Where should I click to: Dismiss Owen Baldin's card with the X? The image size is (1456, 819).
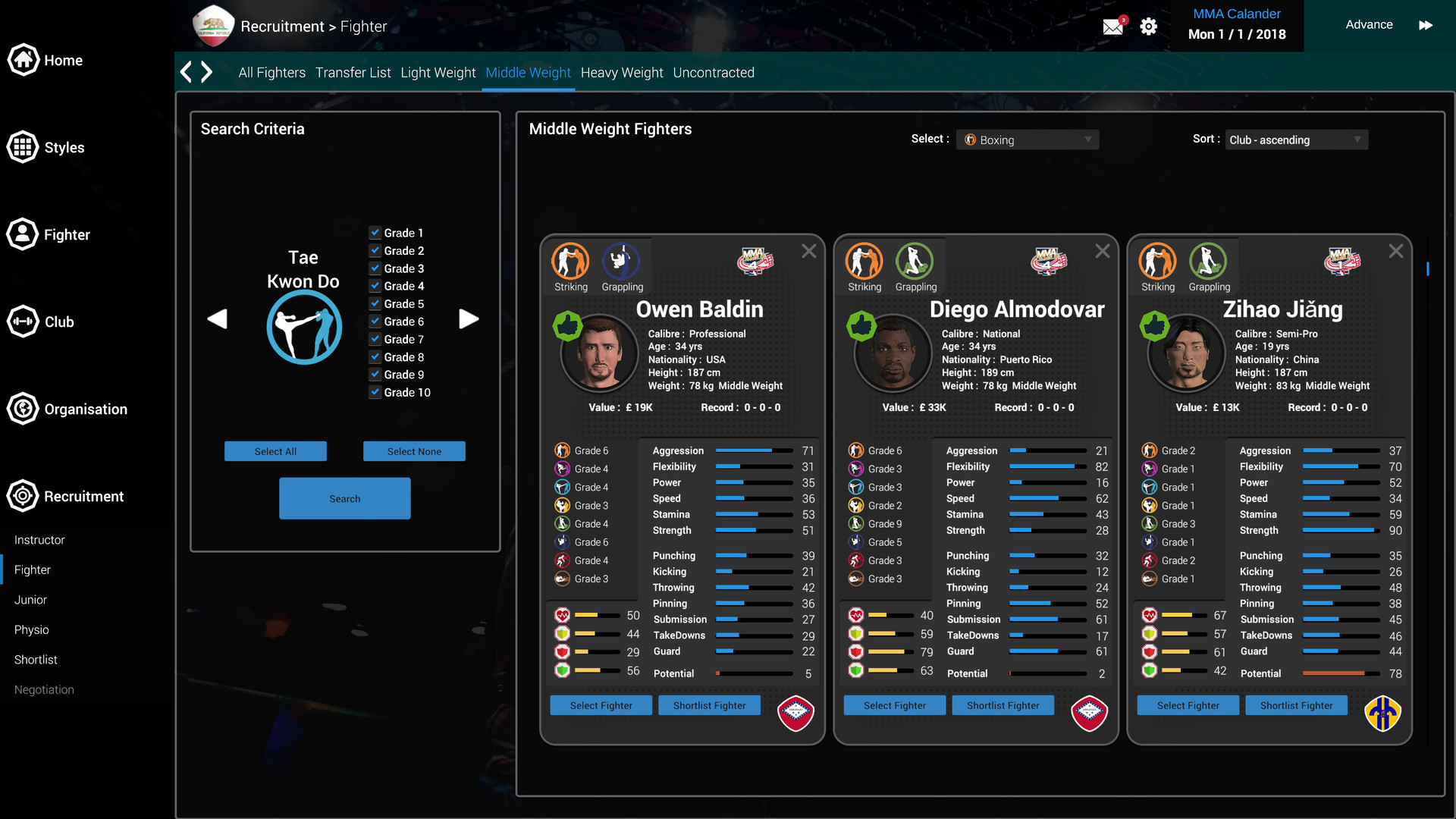pos(808,250)
